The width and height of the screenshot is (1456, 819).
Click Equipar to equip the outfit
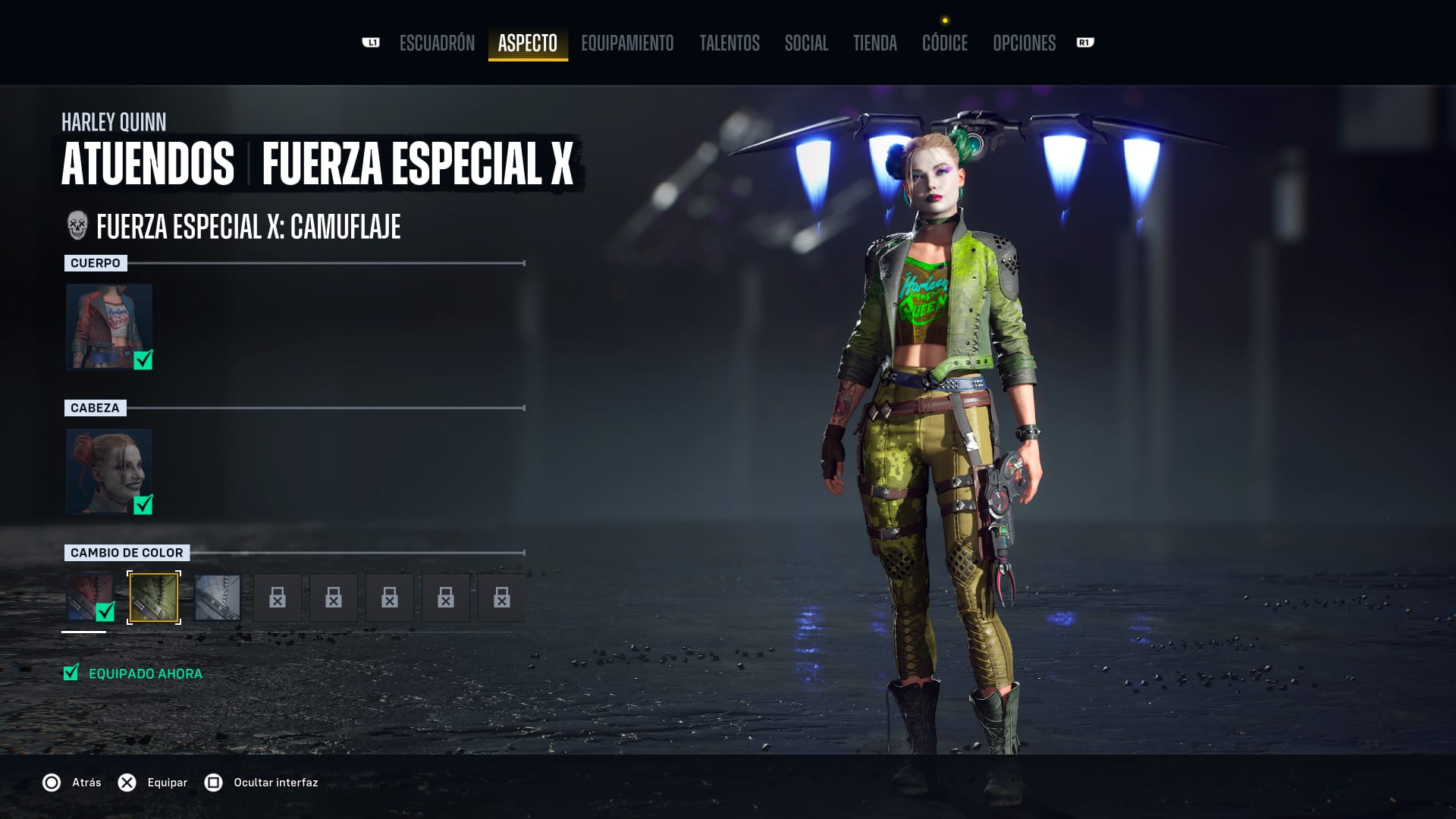(153, 783)
